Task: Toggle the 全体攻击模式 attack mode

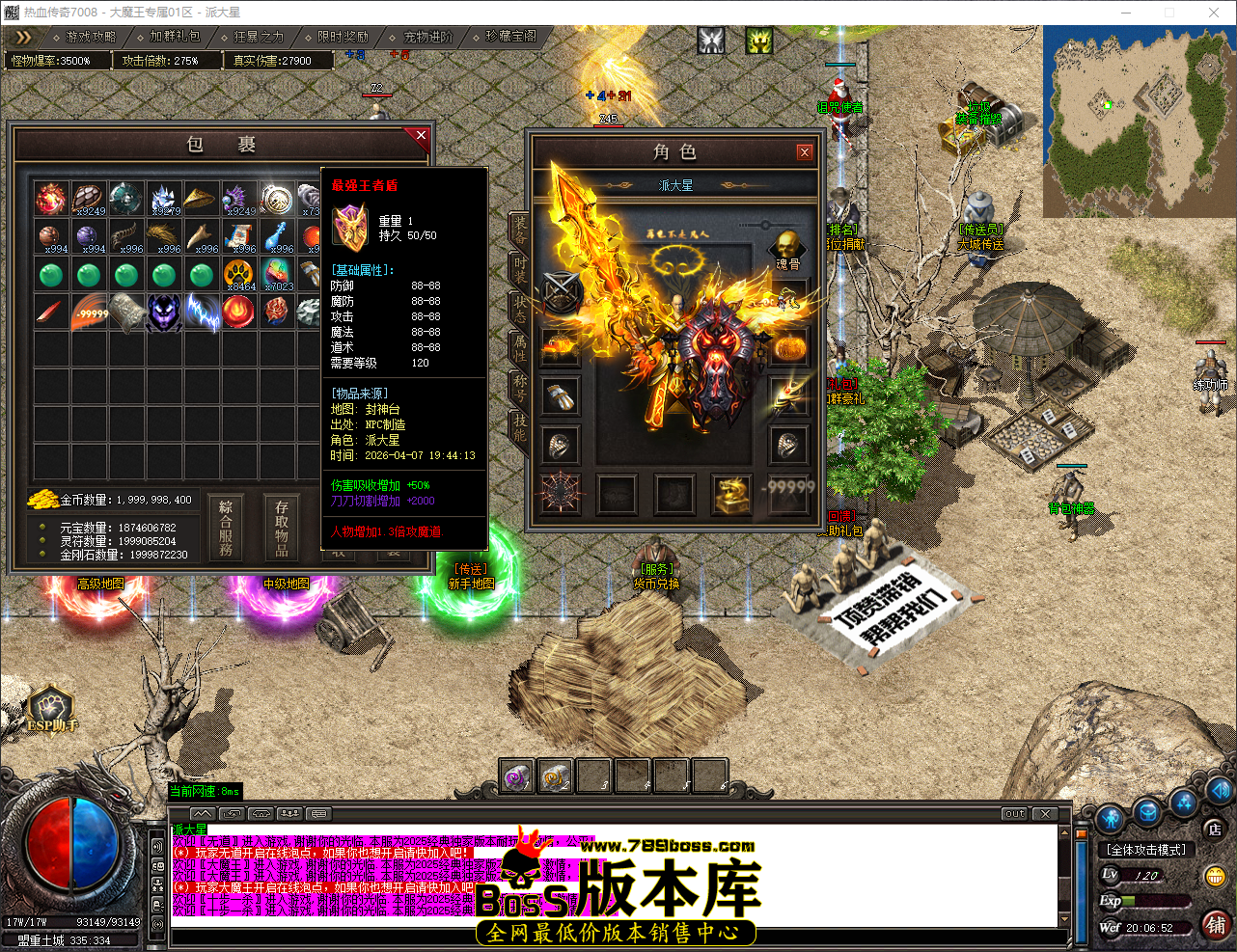Action: click(1144, 850)
